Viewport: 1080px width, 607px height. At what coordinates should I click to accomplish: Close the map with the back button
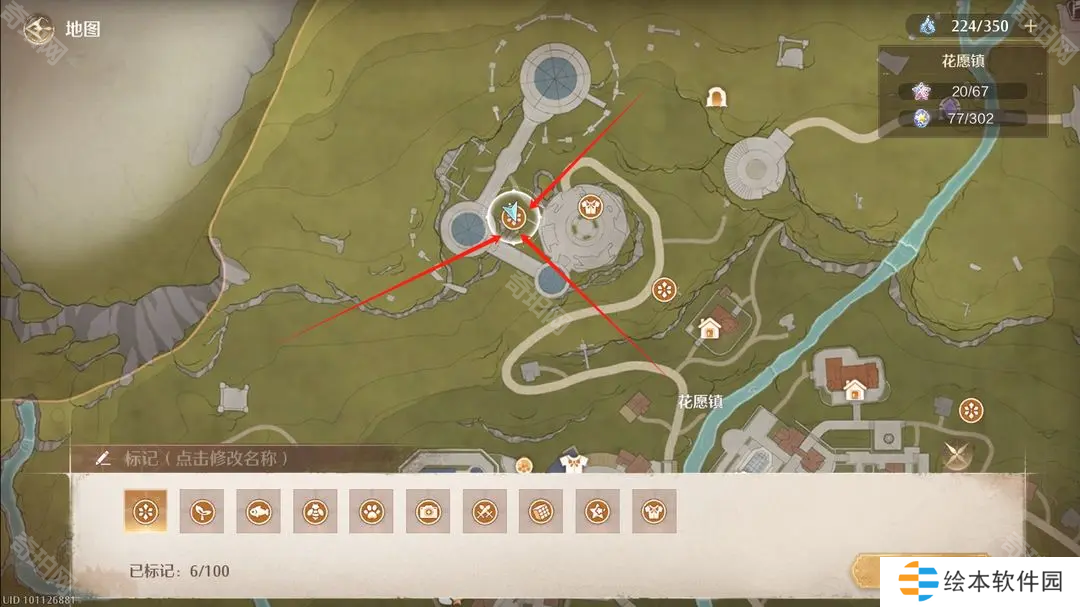[41, 28]
